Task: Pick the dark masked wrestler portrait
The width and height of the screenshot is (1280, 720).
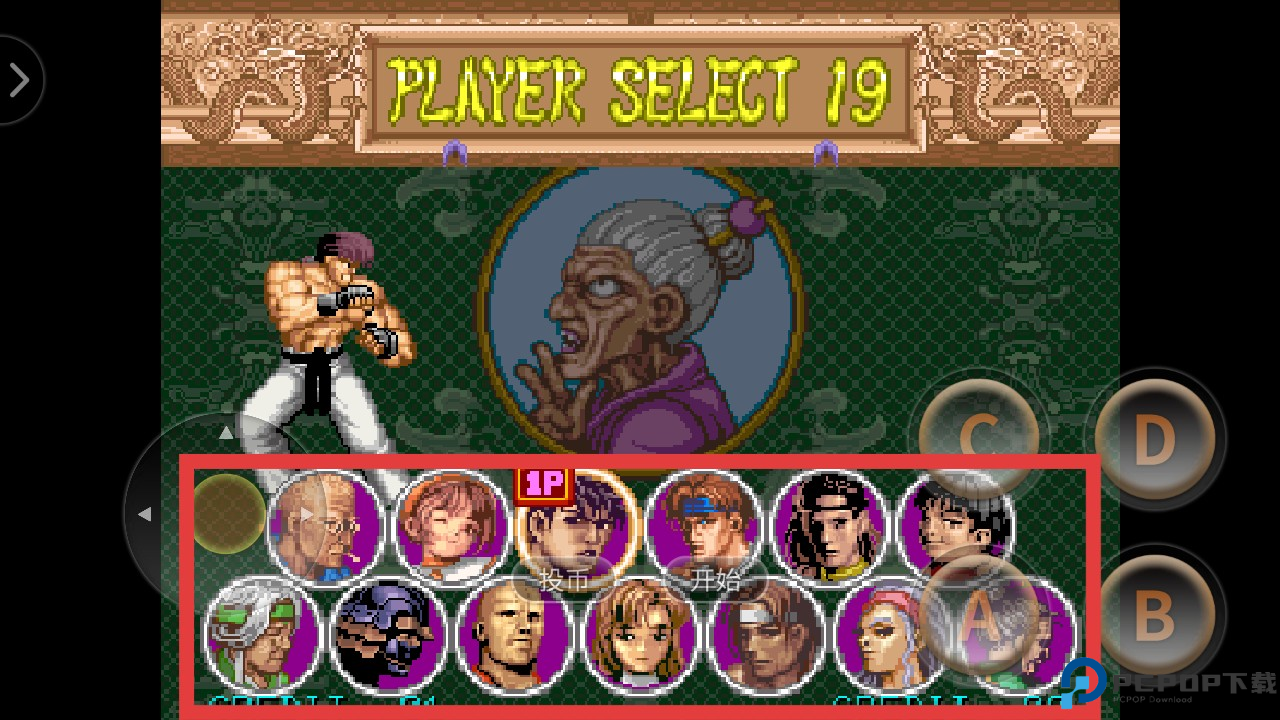Action: tap(388, 634)
